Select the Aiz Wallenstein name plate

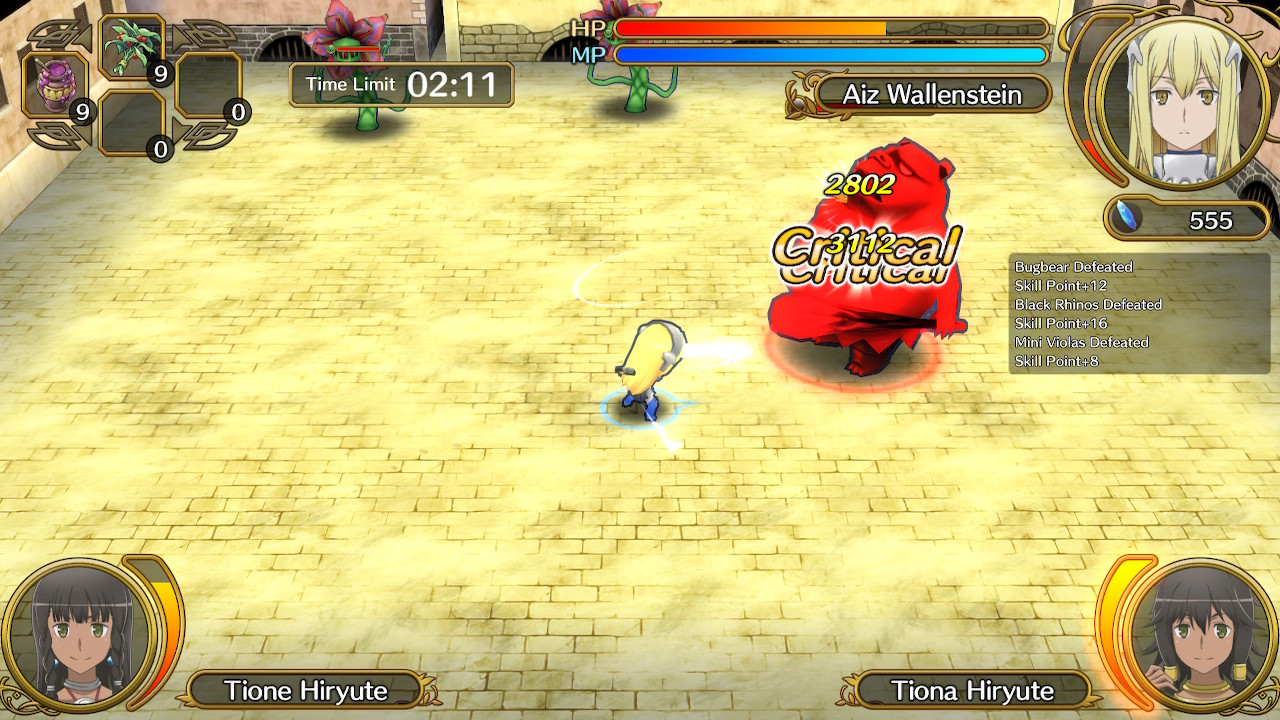click(x=931, y=95)
